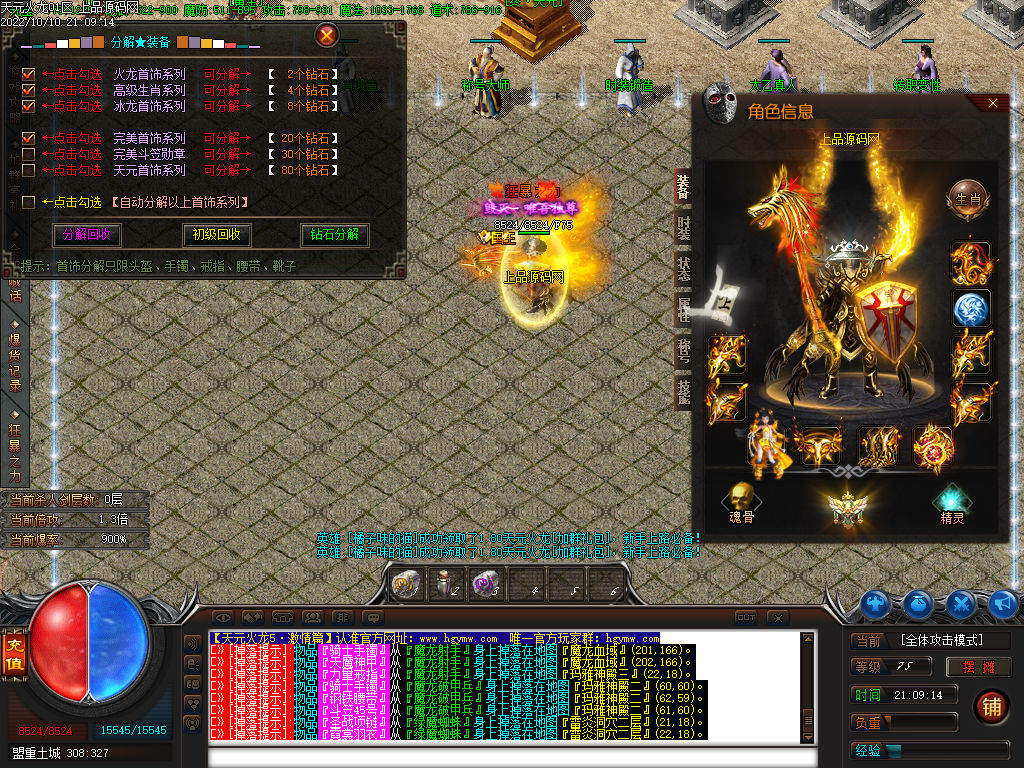Use the first hotbar slot item

(x=405, y=585)
